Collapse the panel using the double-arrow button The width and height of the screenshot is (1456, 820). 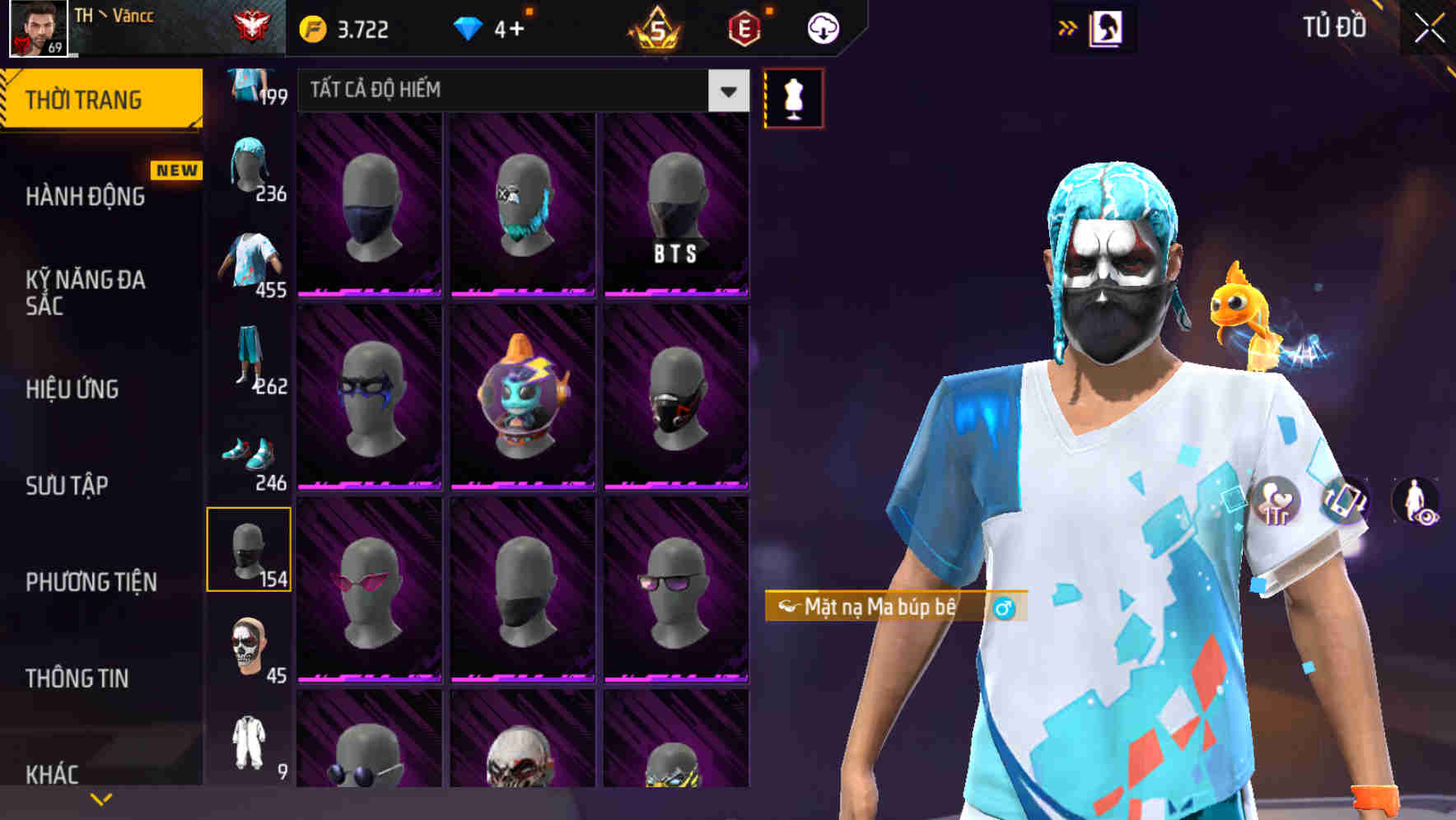click(1067, 26)
